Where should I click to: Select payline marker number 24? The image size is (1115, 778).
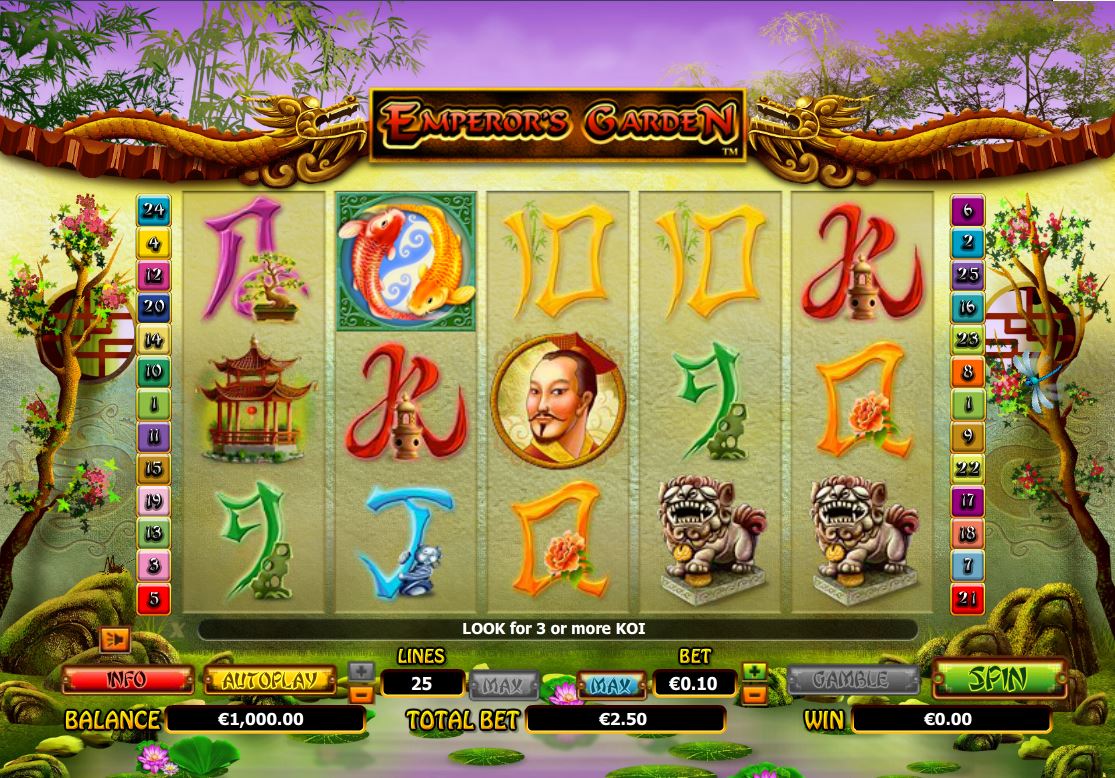[x=154, y=210]
